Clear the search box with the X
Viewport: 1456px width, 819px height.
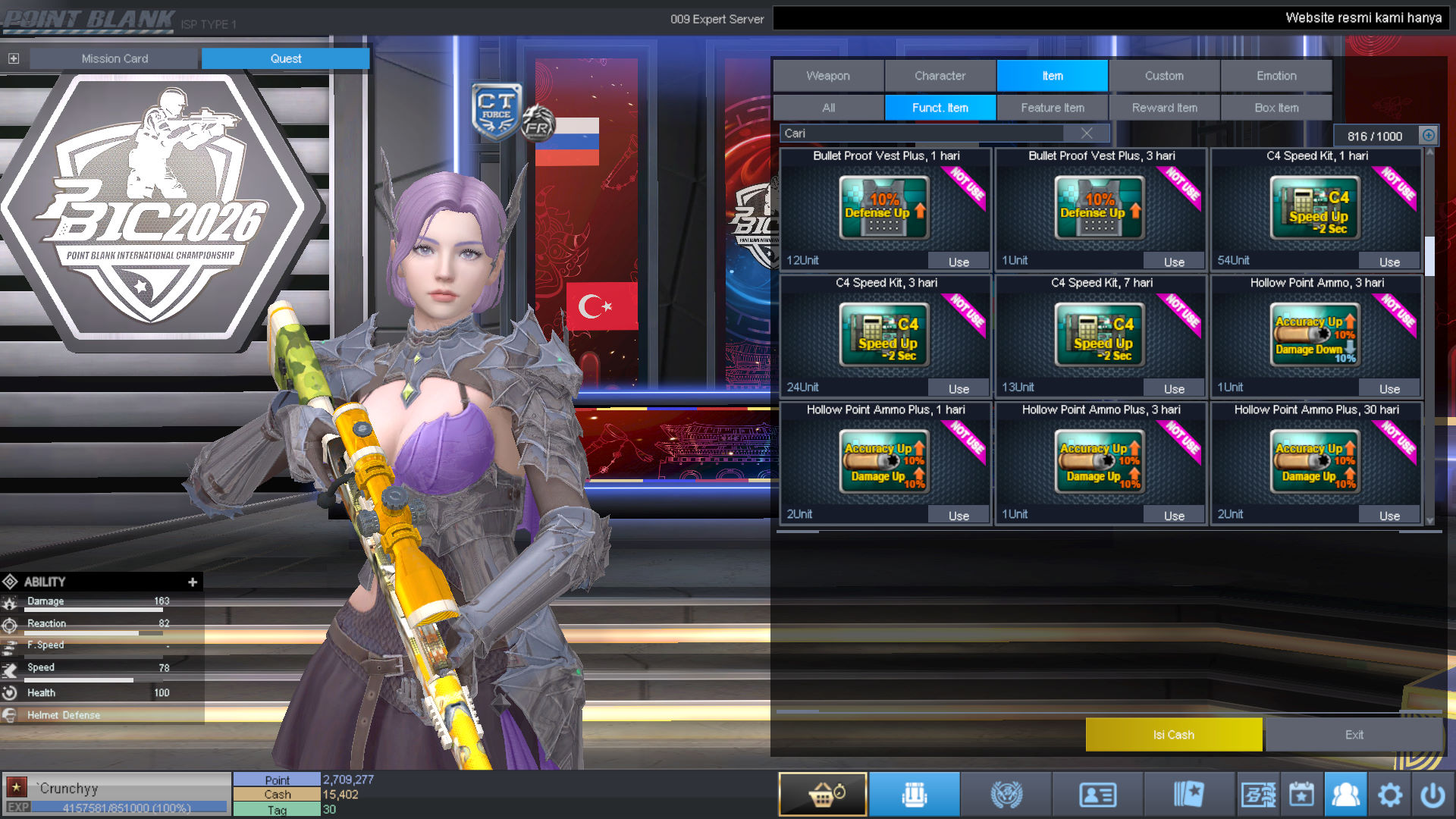(x=1087, y=133)
